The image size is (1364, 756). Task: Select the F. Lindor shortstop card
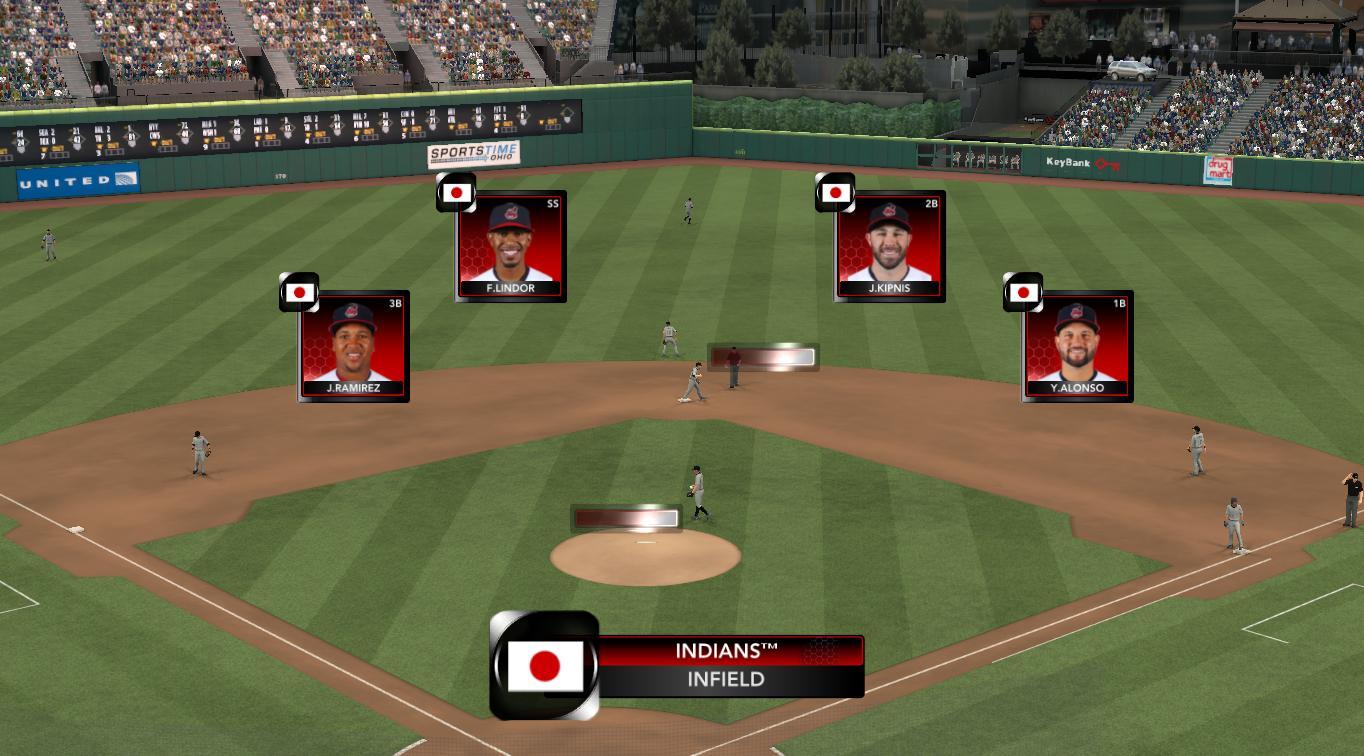[x=511, y=246]
